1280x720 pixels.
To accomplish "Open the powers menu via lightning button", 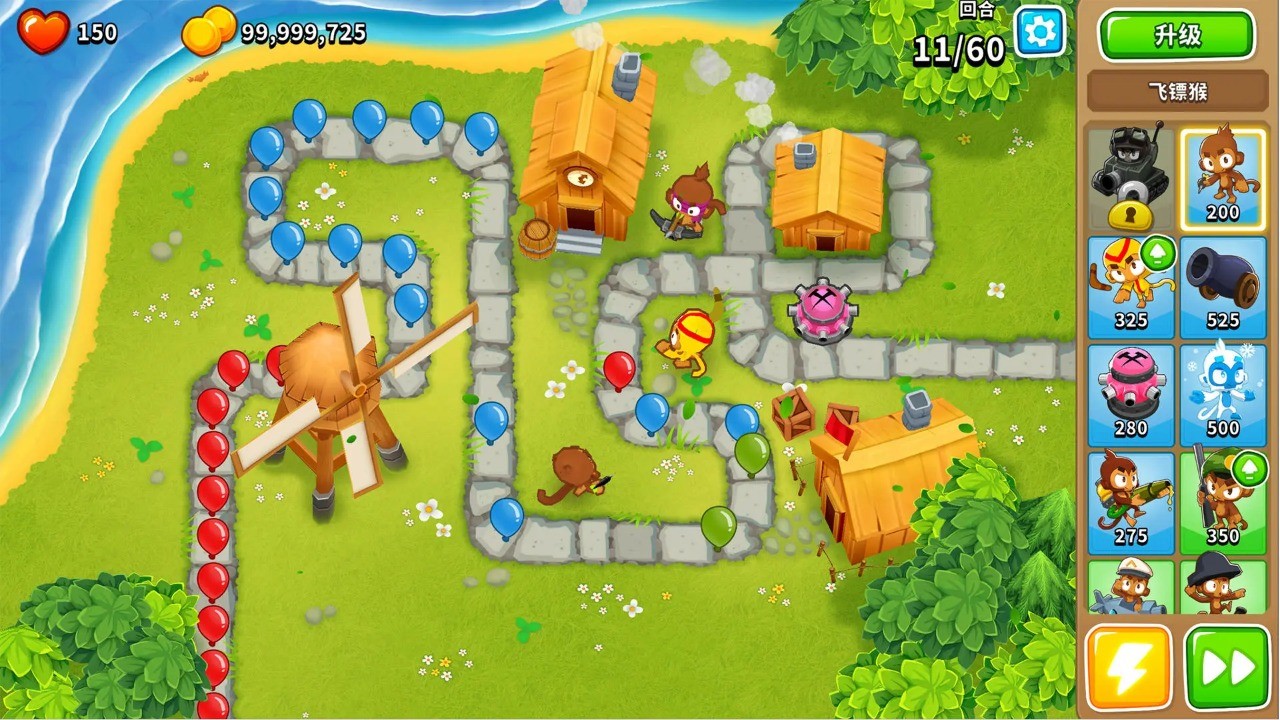I will 1131,666.
